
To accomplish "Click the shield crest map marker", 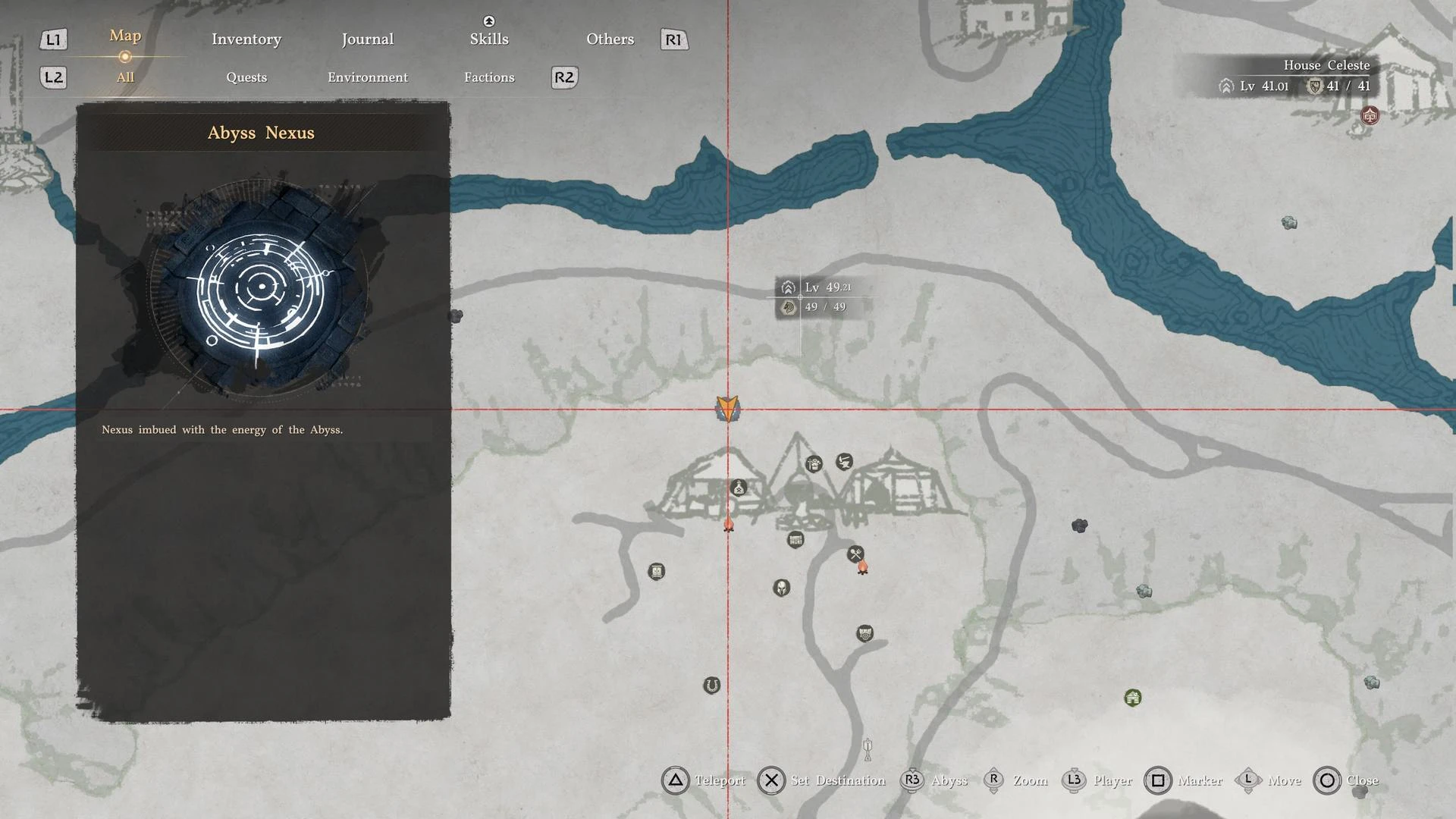I will [864, 633].
